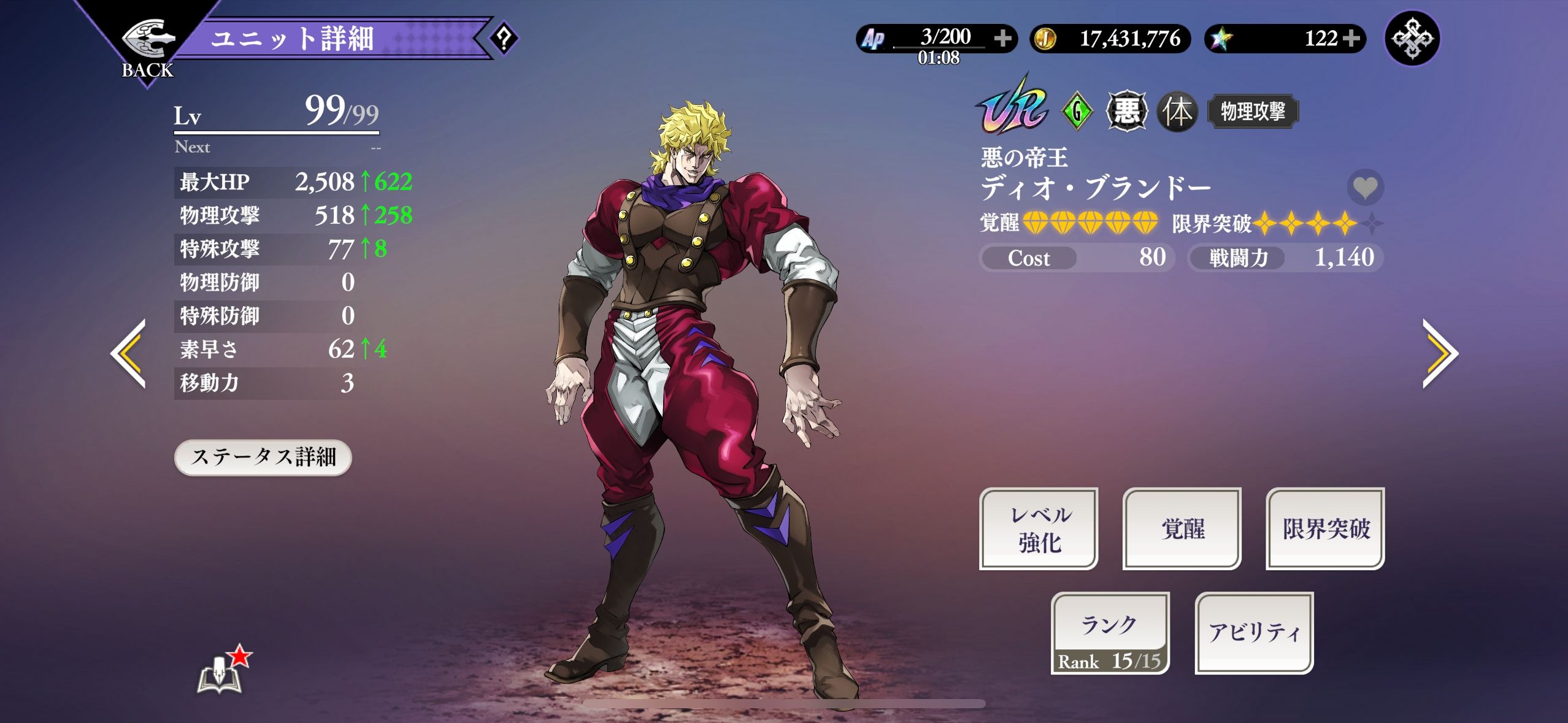Toggle the heart favorite icon
Image resolution: width=1568 pixels, height=723 pixels.
point(1365,187)
